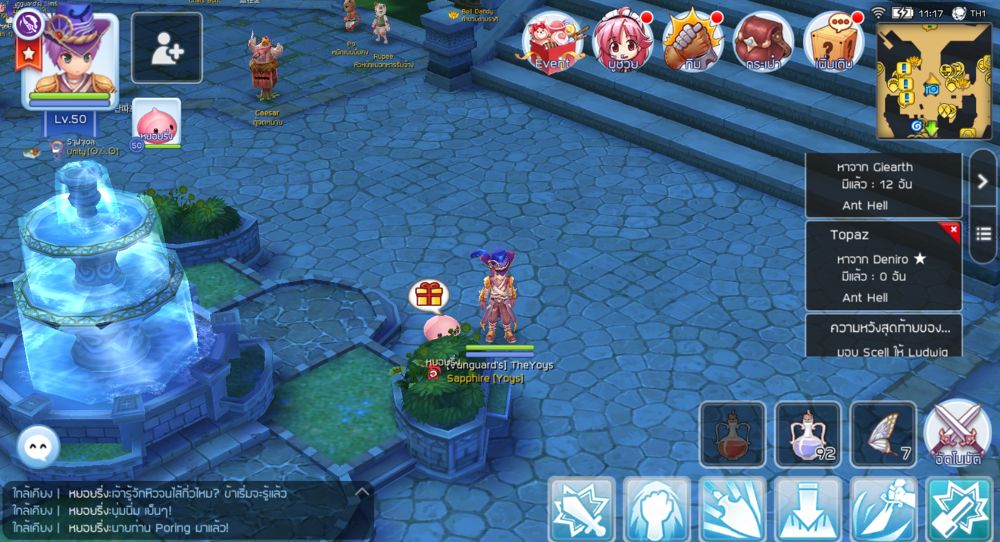Click the add party member button

(166, 48)
